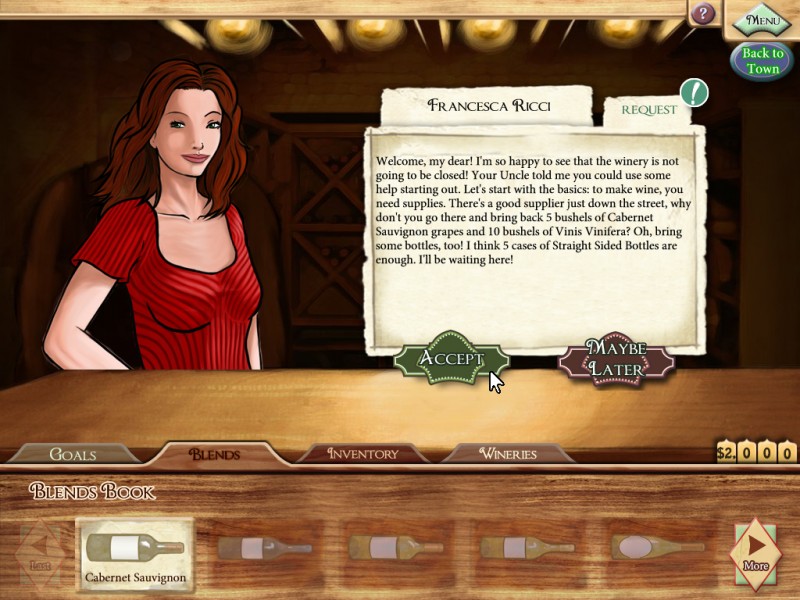Select the Francesca Ricci tab
Screen dimensions: 800x600
click(x=489, y=105)
